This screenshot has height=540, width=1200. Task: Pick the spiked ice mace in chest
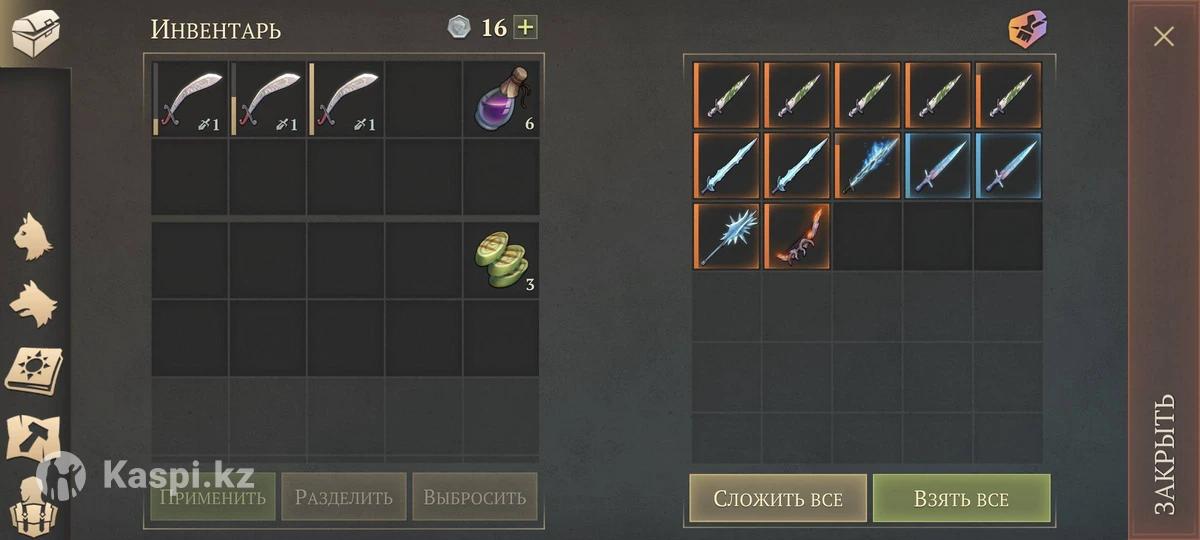coord(727,236)
